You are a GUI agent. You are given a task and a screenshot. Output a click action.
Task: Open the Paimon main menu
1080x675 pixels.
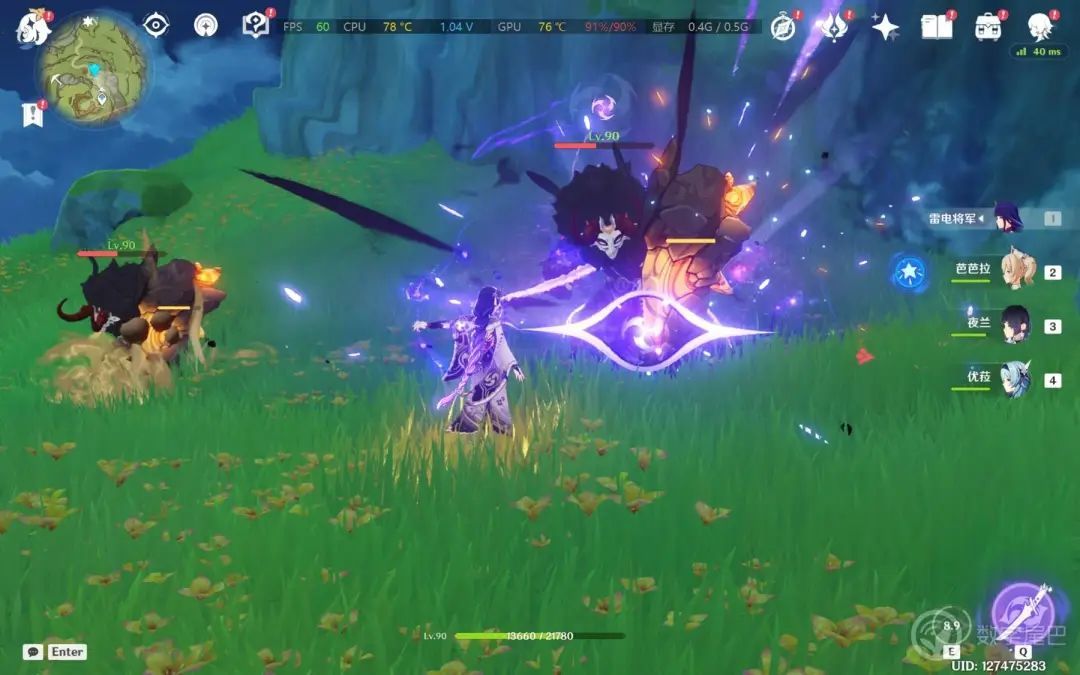click(x=33, y=27)
